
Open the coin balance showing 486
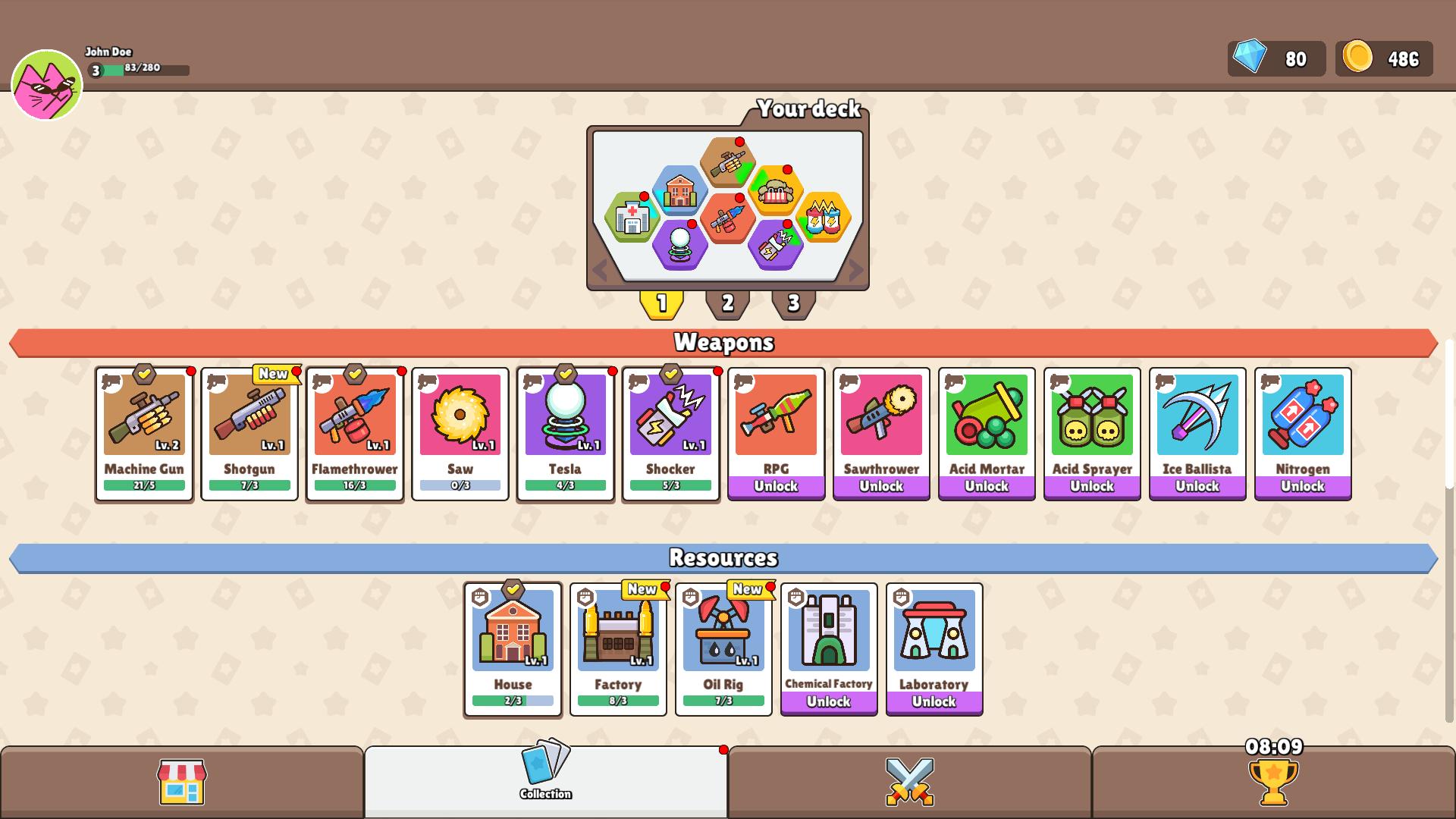click(1383, 58)
